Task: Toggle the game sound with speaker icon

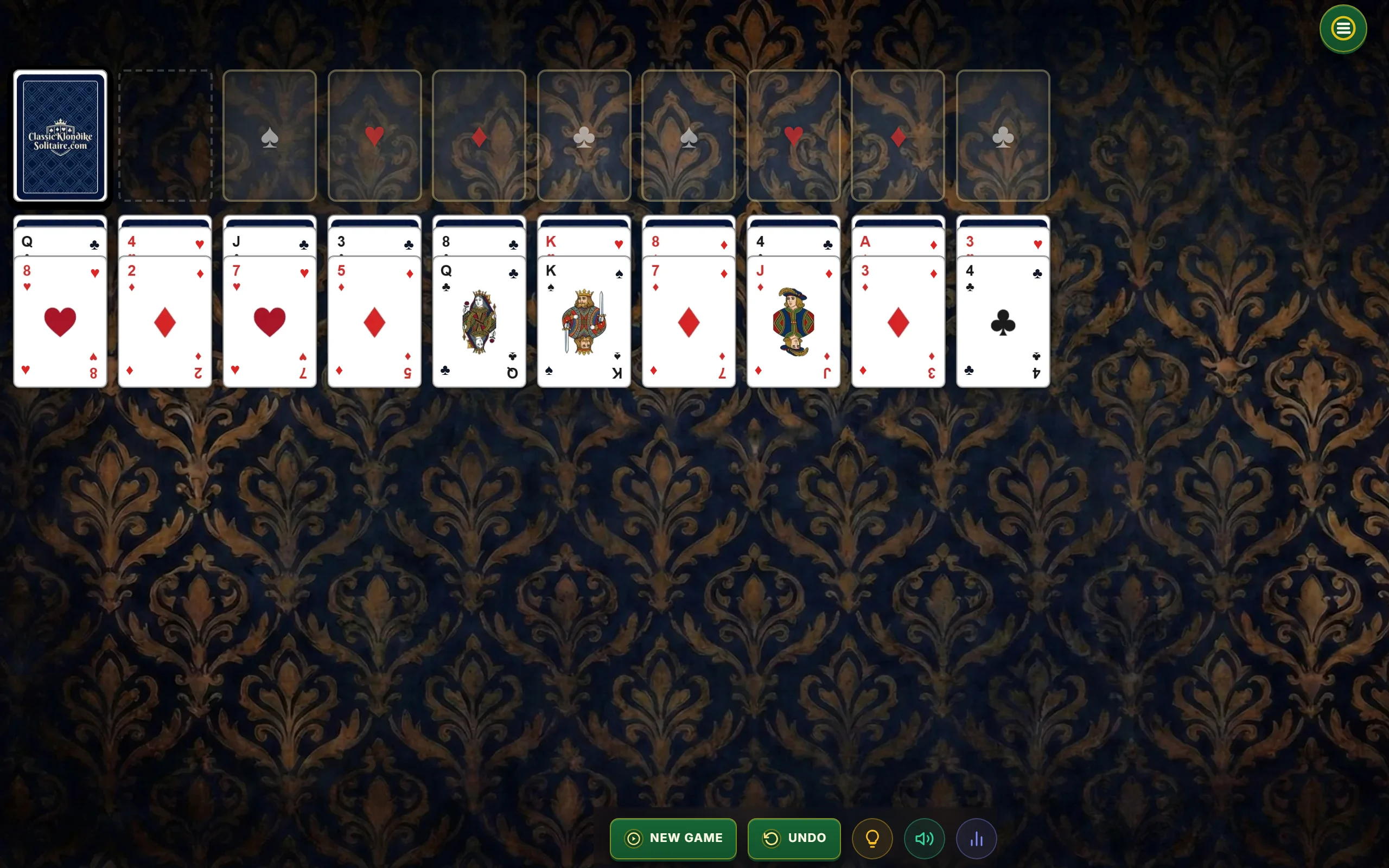Action: [923, 838]
